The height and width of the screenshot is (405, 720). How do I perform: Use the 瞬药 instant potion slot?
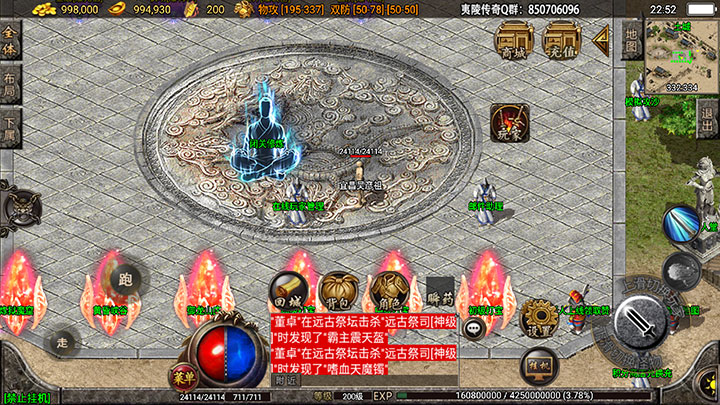click(x=440, y=291)
